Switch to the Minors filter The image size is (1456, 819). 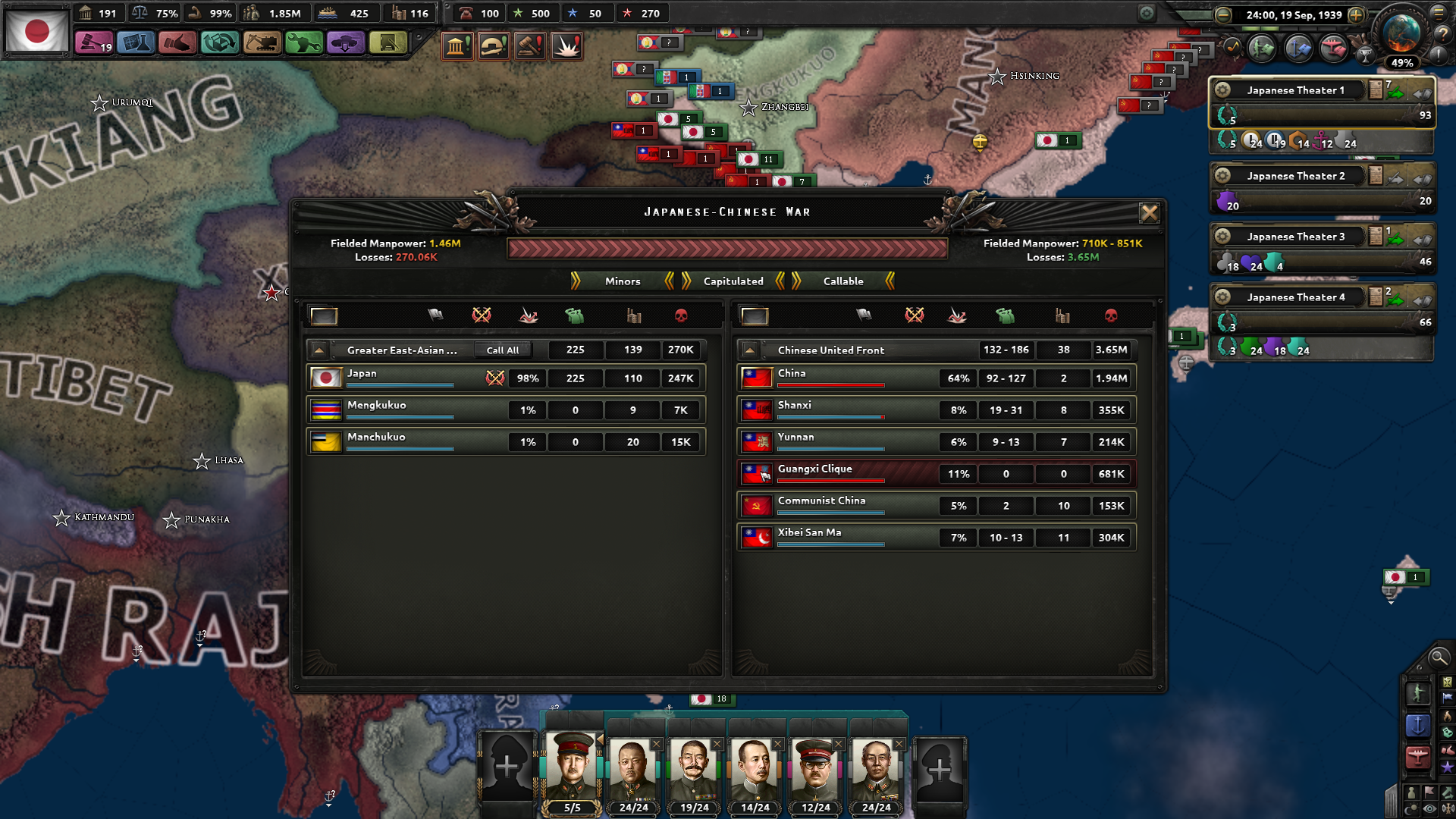(x=624, y=281)
